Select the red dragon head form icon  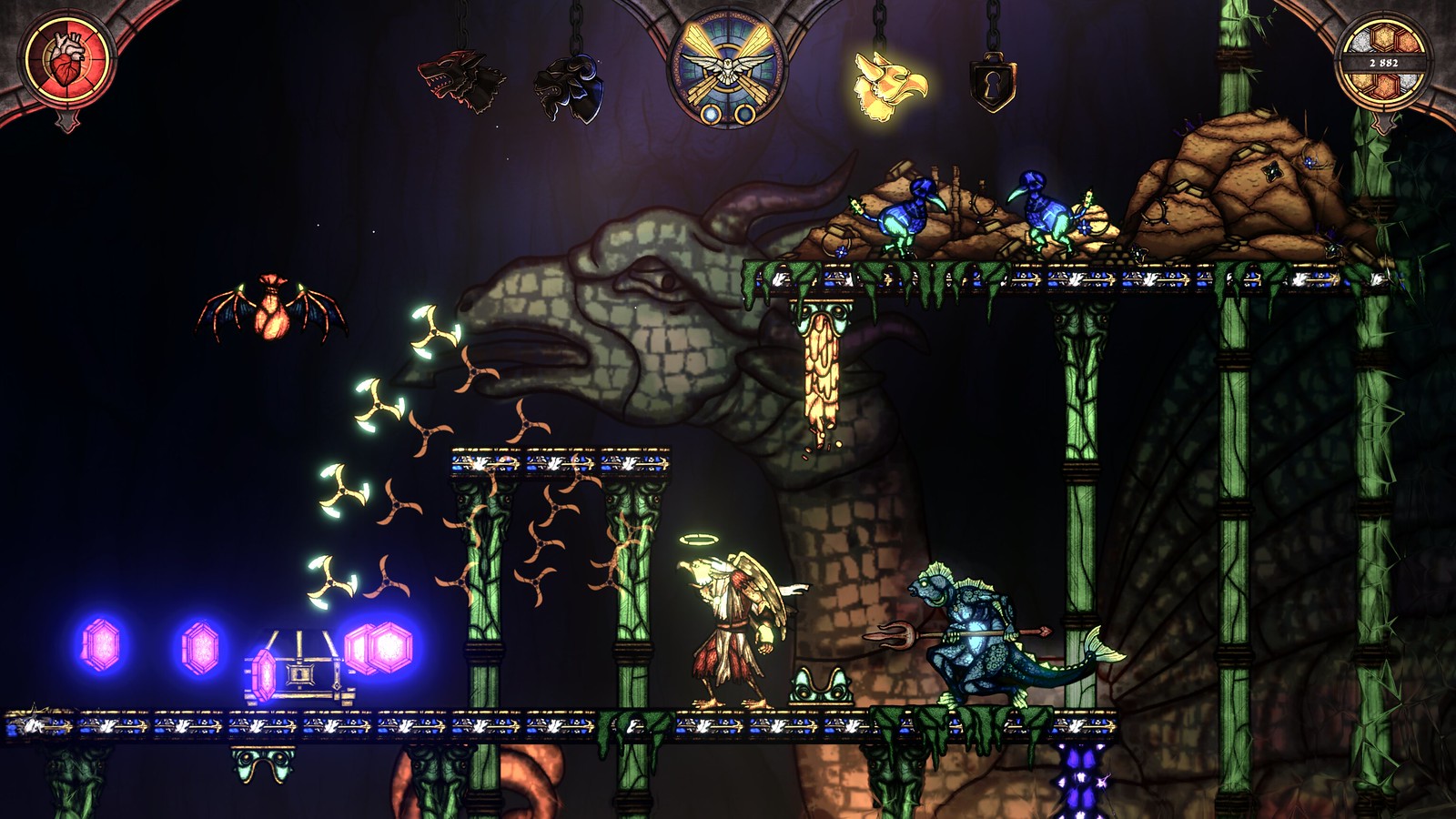point(461,80)
